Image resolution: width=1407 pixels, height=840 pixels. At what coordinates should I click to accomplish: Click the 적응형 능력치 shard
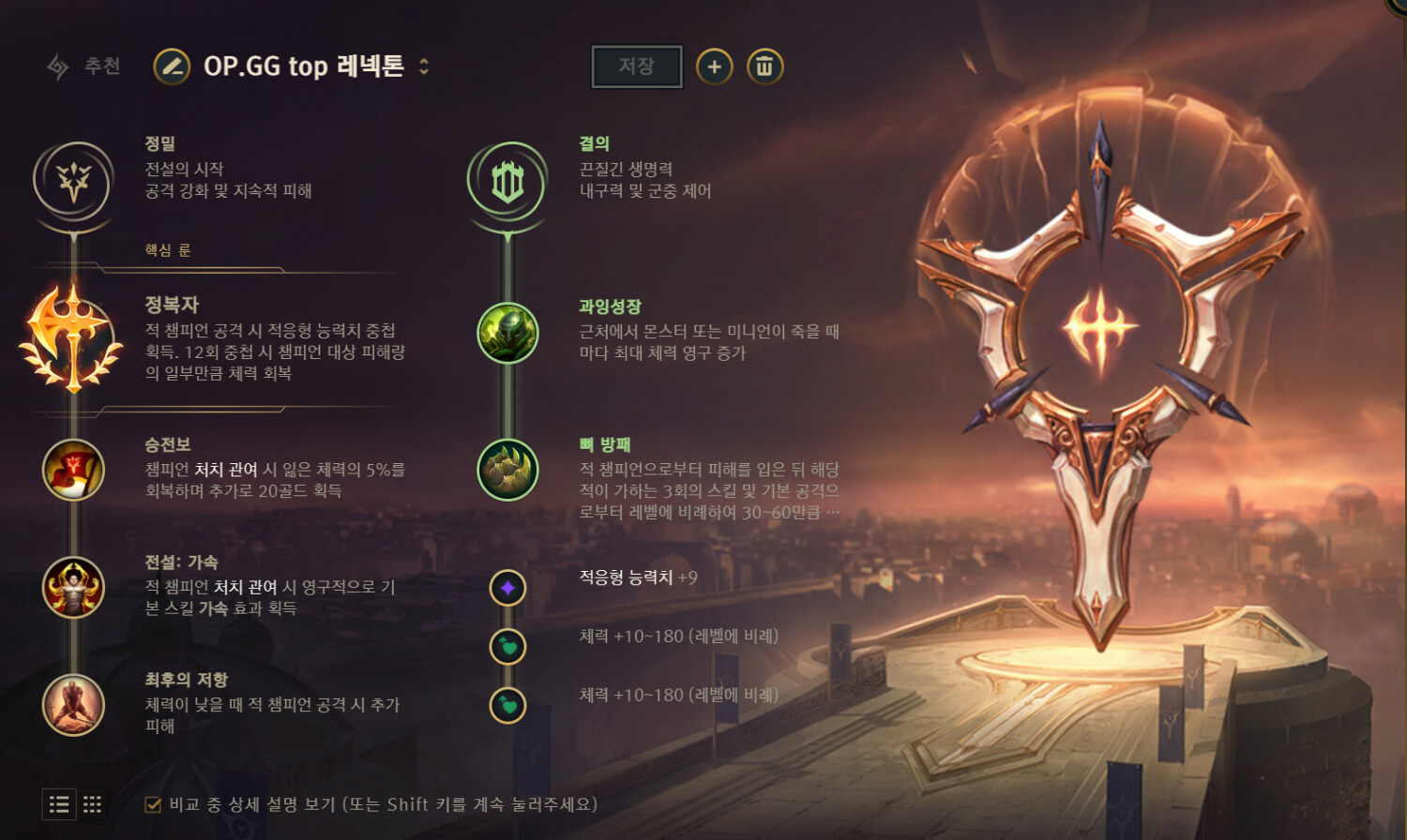507,588
